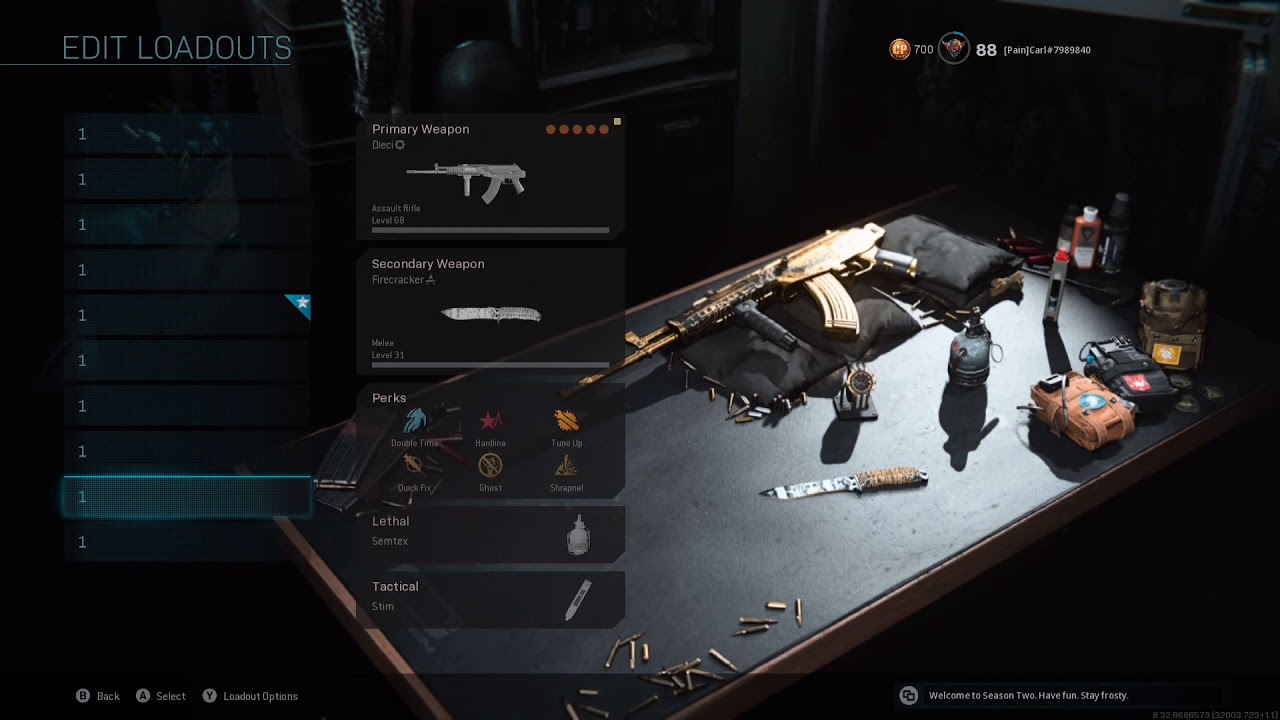This screenshot has width=1280, height=720.
Task: Select the Double Time perk icon
Action: click(x=415, y=421)
